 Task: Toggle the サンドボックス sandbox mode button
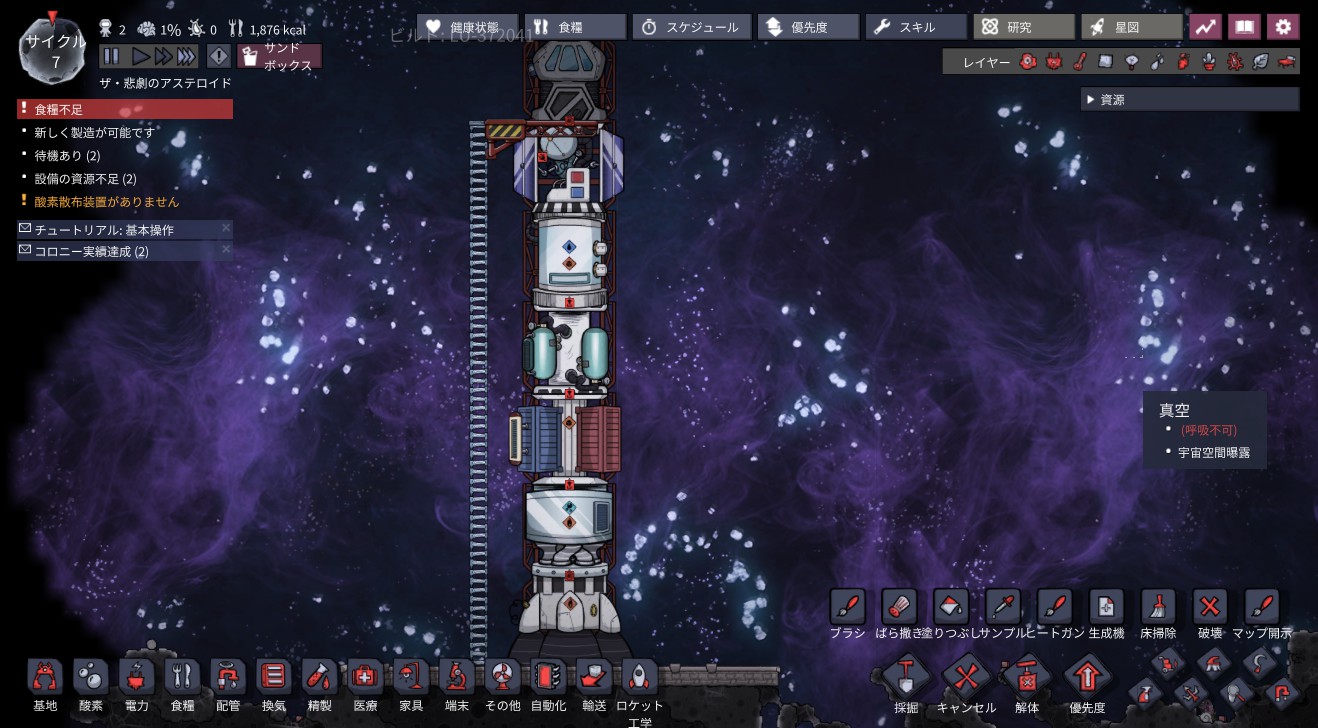(x=279, y=57)
